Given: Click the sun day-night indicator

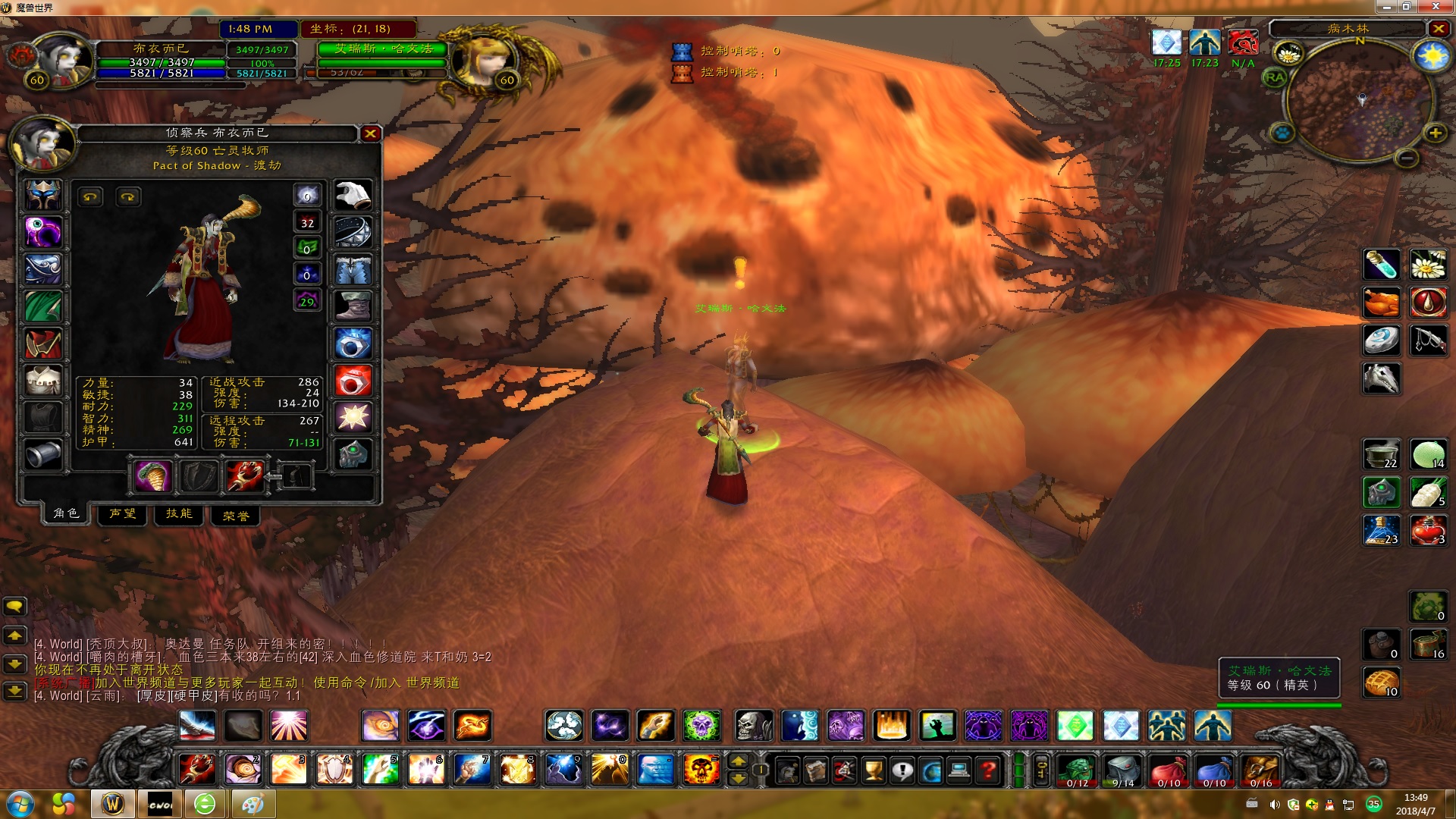Looking at the screenshot, I should tap(1430, 57).
